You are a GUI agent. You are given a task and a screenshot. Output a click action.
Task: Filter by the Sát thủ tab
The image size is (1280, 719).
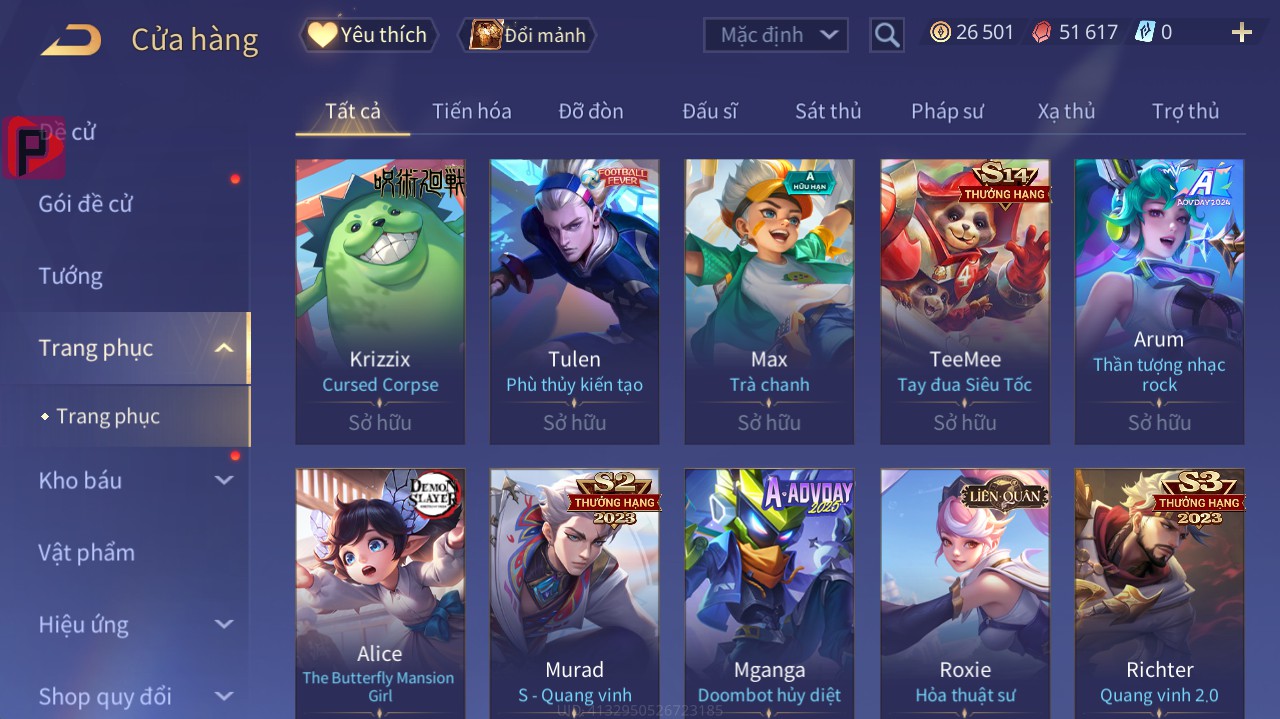828,111
